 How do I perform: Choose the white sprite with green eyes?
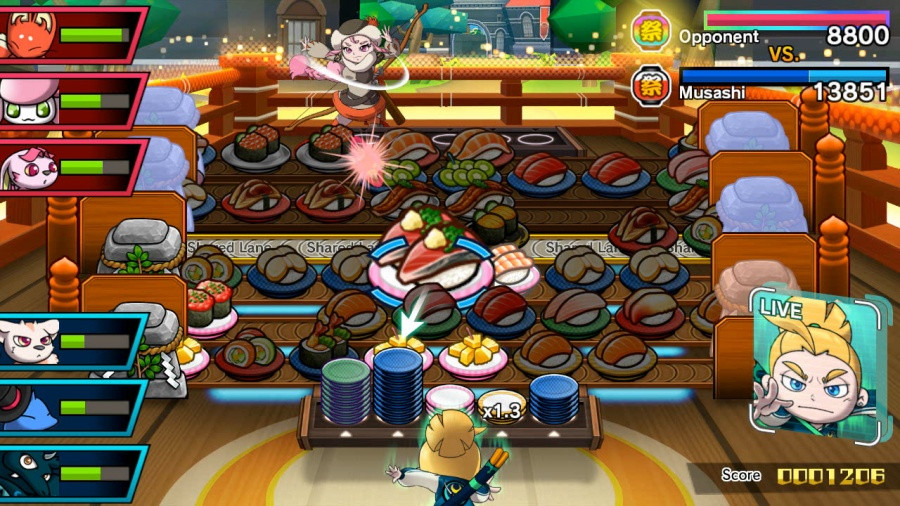[x=70, y=100]
